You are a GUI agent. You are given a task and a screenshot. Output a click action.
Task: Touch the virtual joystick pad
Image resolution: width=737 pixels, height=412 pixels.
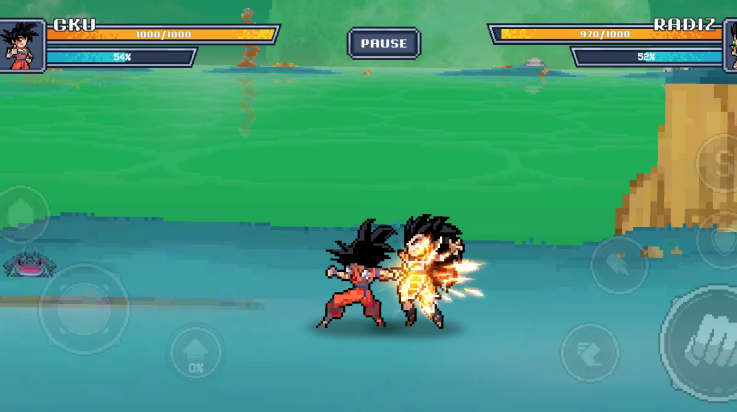83,309
